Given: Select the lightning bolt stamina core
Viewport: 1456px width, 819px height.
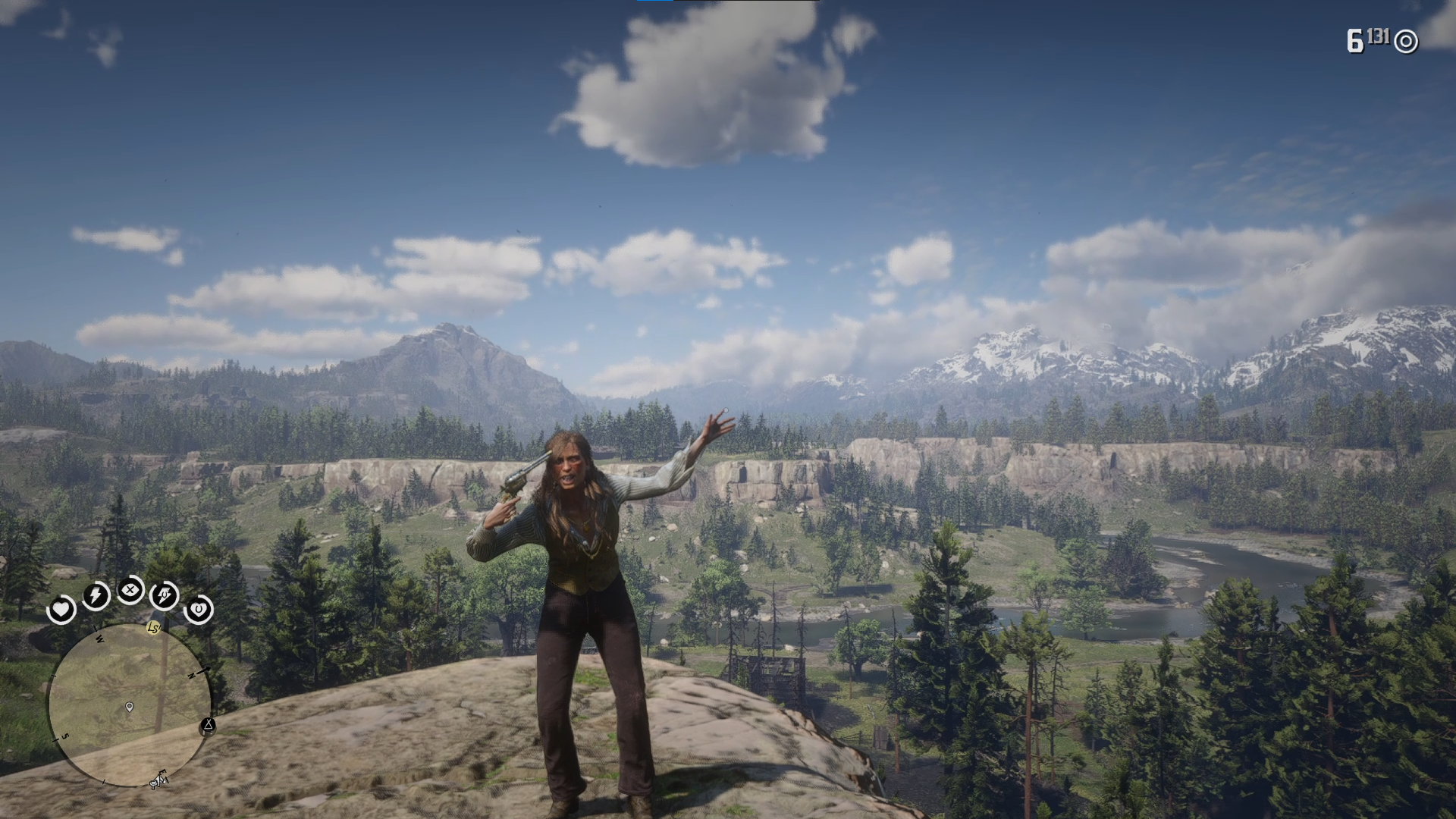Looking at the screenshot, I should point(96,595).
